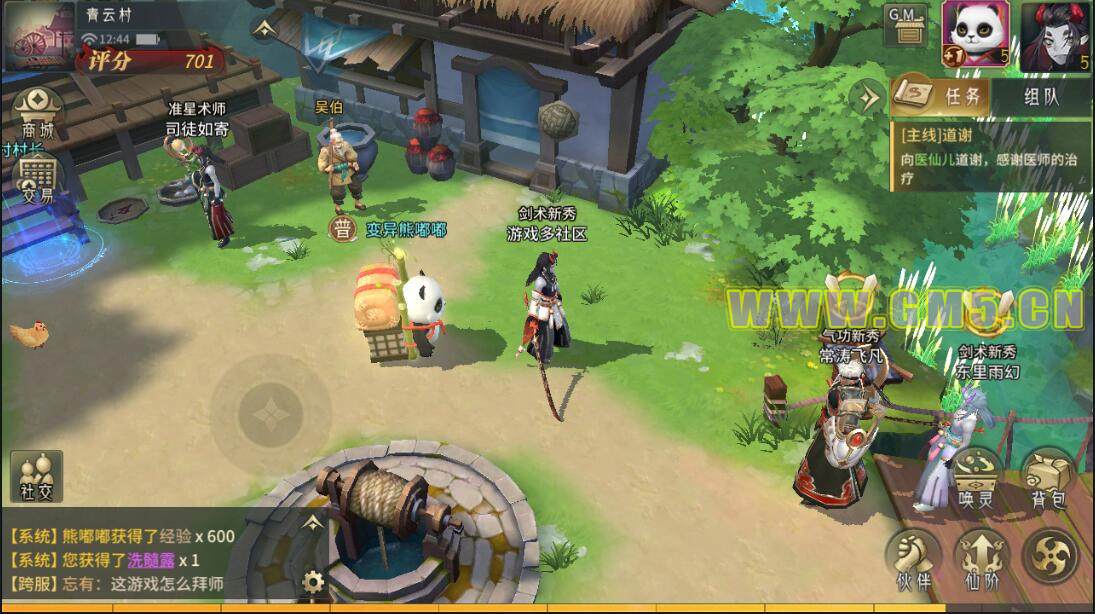Select the 道谢 main quest tracker entry
Image resolution: width=1095 pixels, height=614 pixels.
(990, 156)
